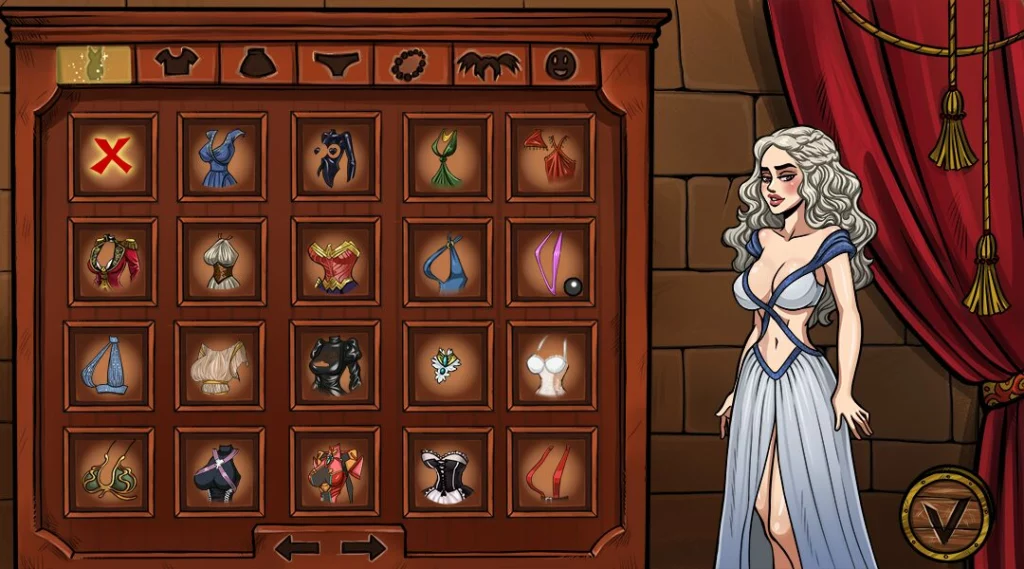Select the sparkling full outfit tab
Image resolution: width=1024 pixels, height=569 pixels.
click(x=94, y=64)
